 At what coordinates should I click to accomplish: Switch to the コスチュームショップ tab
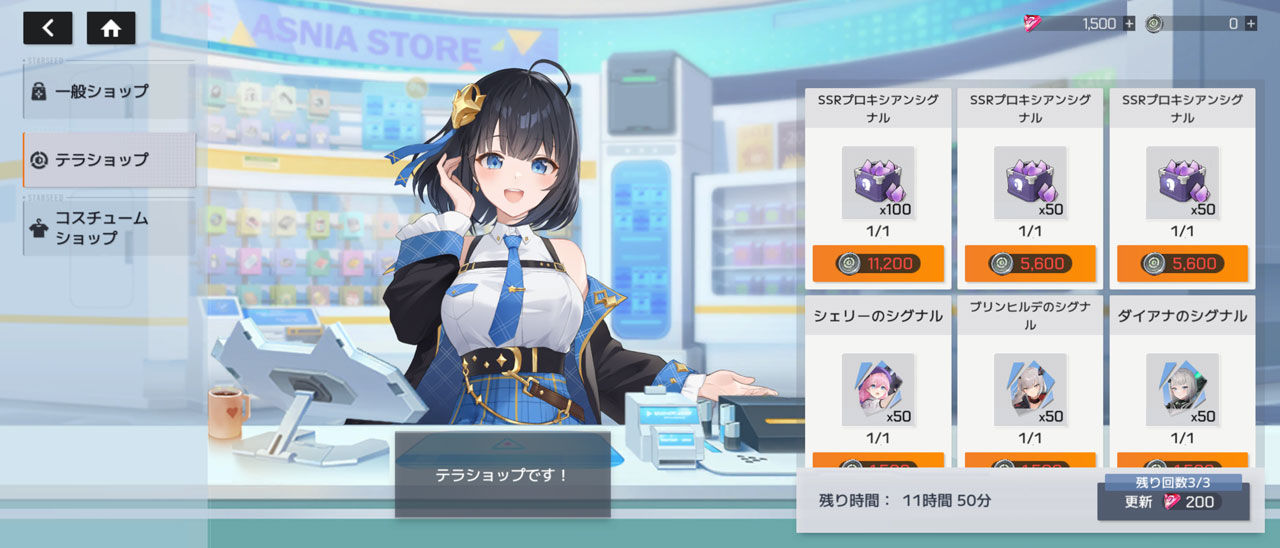(108, 228)
